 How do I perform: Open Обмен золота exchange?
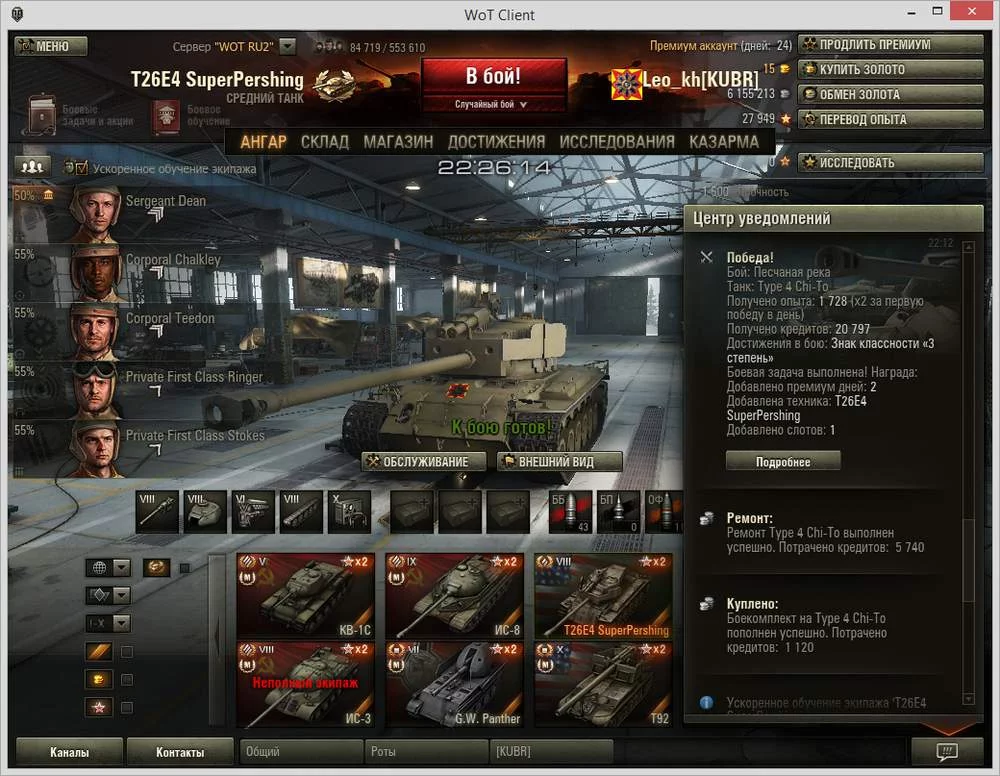891,95
